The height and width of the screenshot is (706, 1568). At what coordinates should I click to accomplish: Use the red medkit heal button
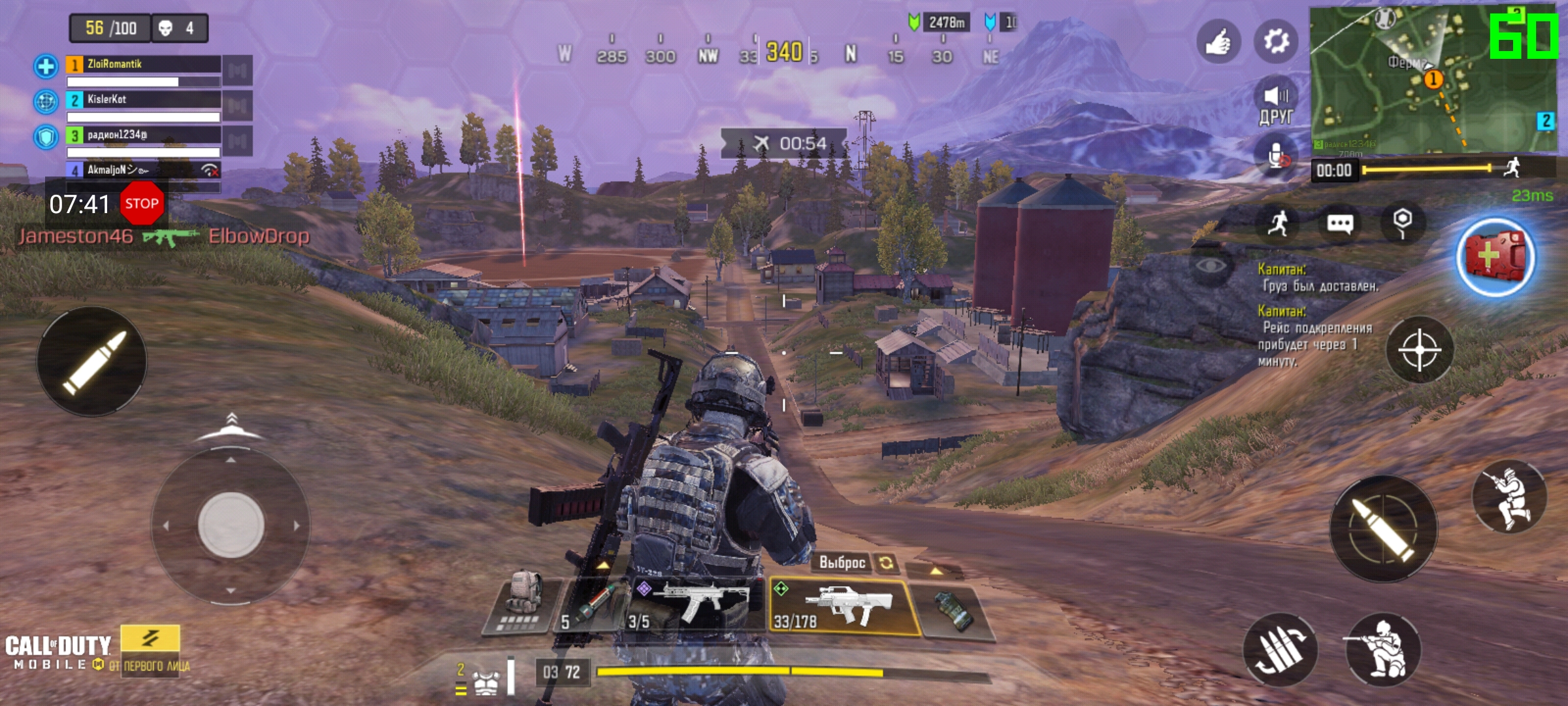[x=1495, y=256]
